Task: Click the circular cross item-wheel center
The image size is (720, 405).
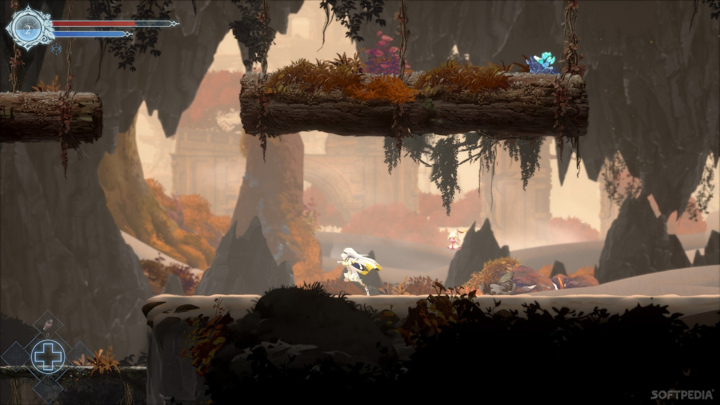Action: pos(48,356)
